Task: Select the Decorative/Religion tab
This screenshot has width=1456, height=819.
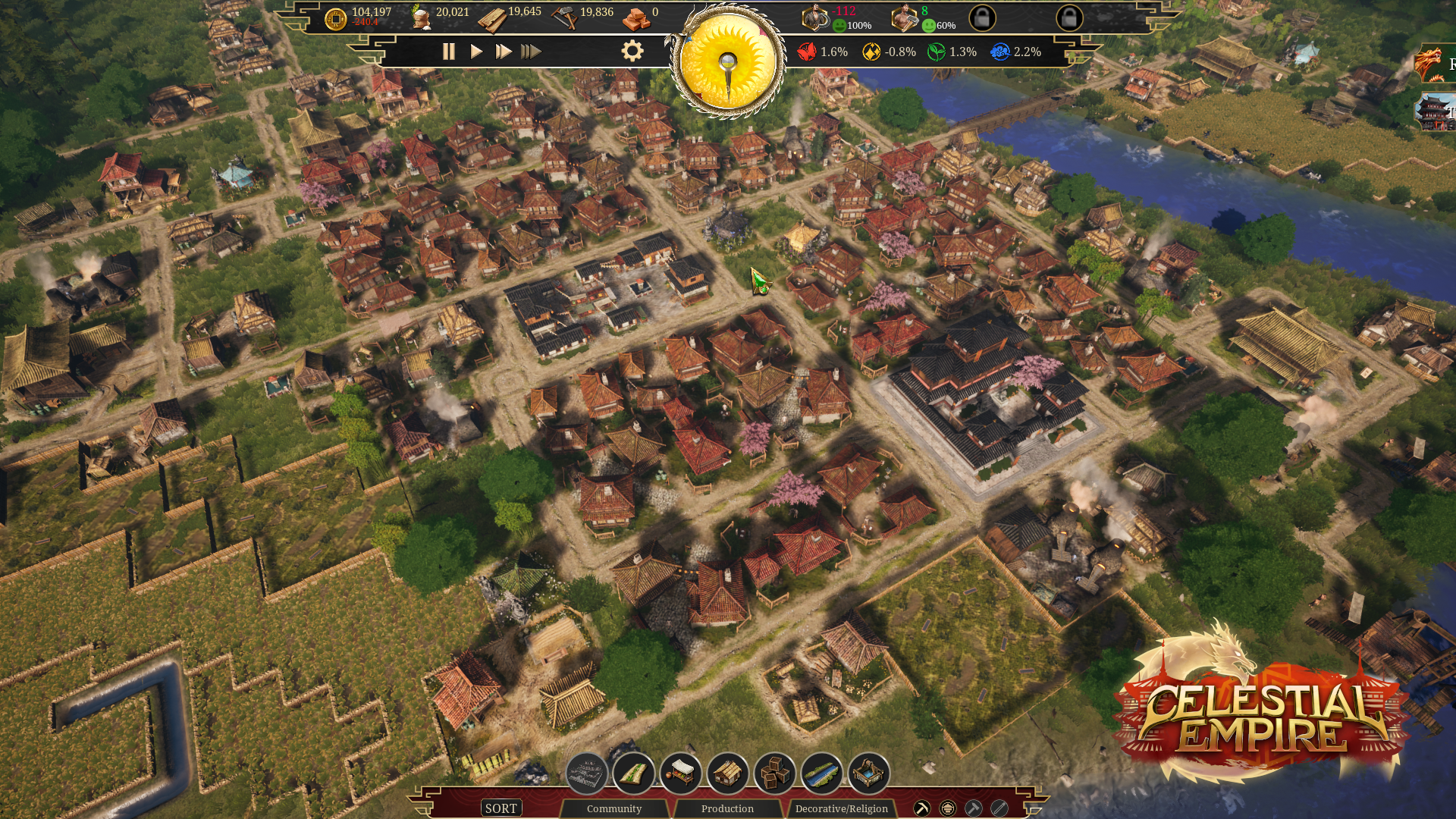Action: click(841, 808)
